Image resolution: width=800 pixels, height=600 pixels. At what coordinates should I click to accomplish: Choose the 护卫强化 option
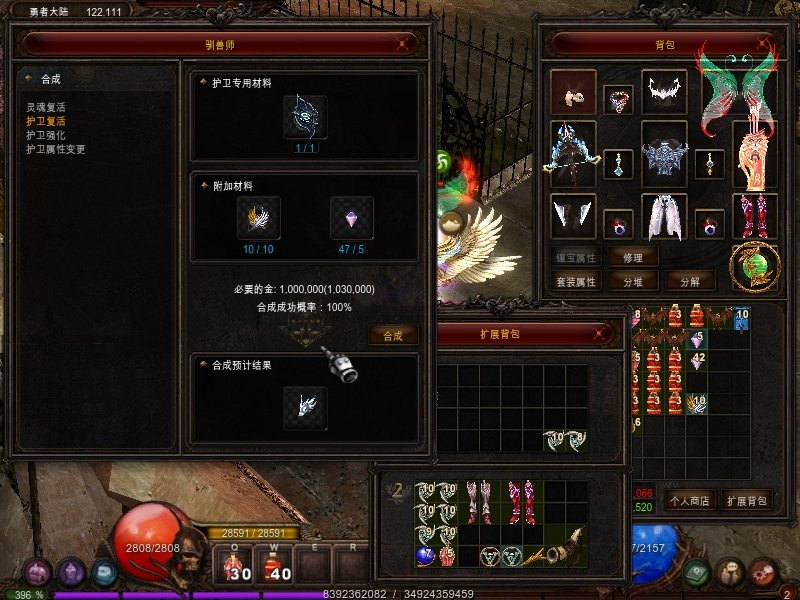click(x=46, y=135)
